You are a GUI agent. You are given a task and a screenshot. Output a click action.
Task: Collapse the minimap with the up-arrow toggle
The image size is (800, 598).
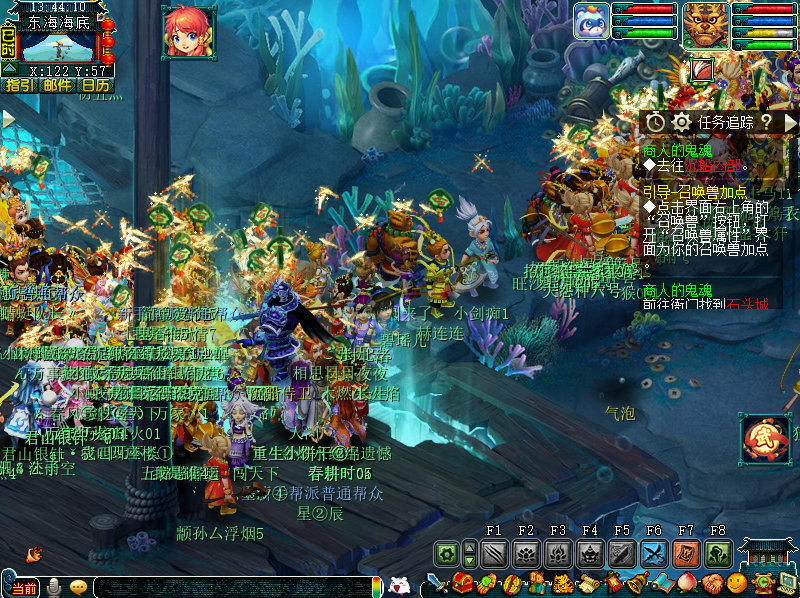9,69
